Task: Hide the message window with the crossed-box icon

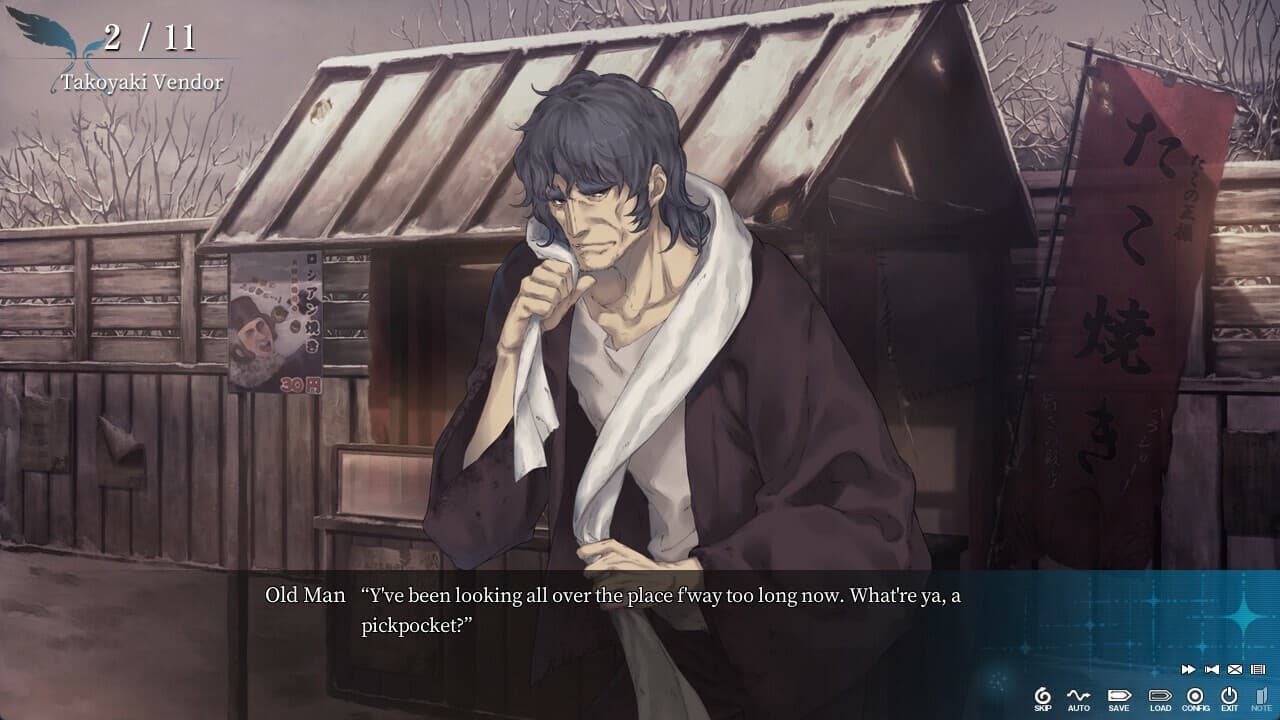Action: (x=1233, y=669)
